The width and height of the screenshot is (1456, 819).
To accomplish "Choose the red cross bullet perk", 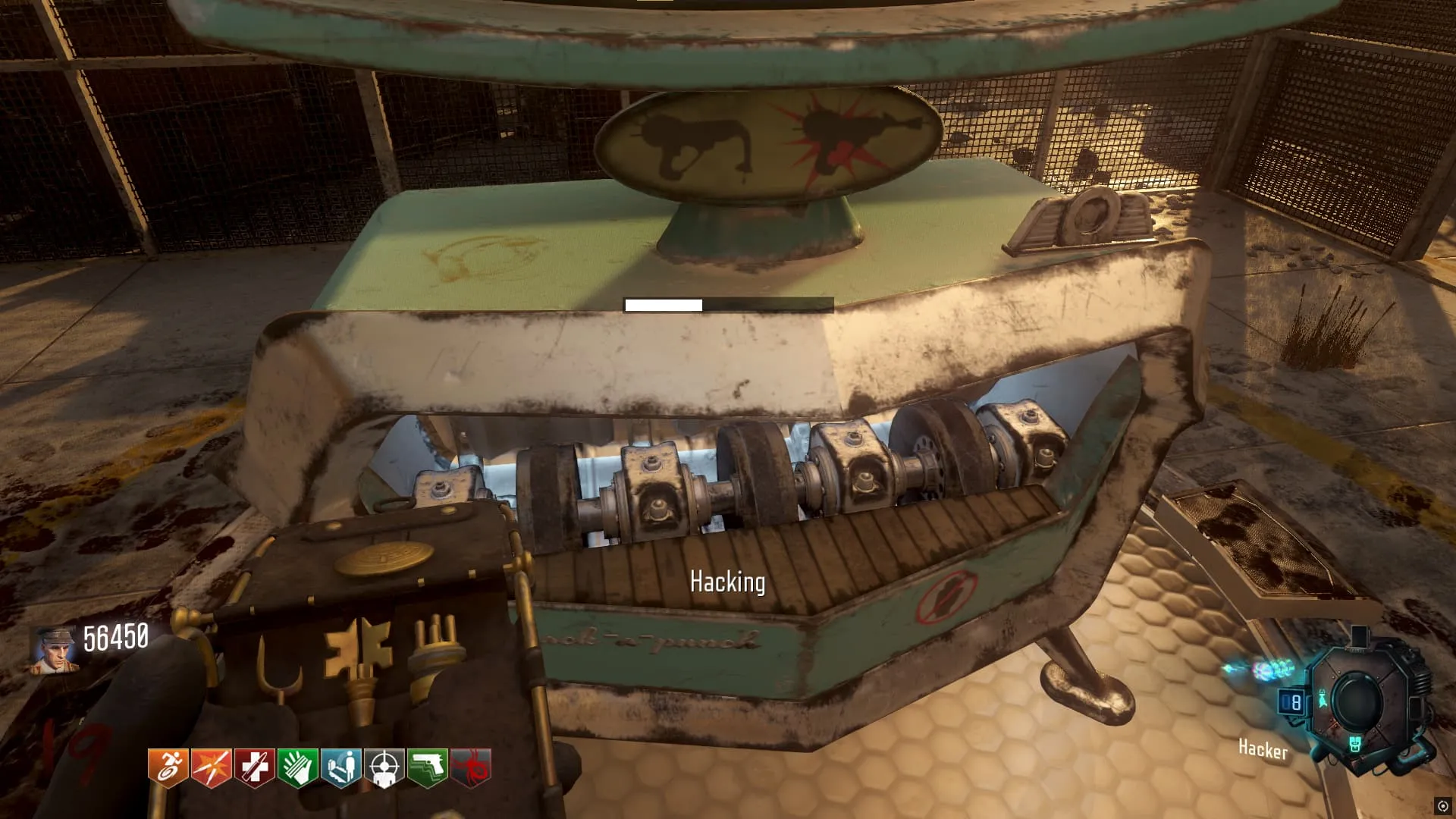I will (255, 767).
